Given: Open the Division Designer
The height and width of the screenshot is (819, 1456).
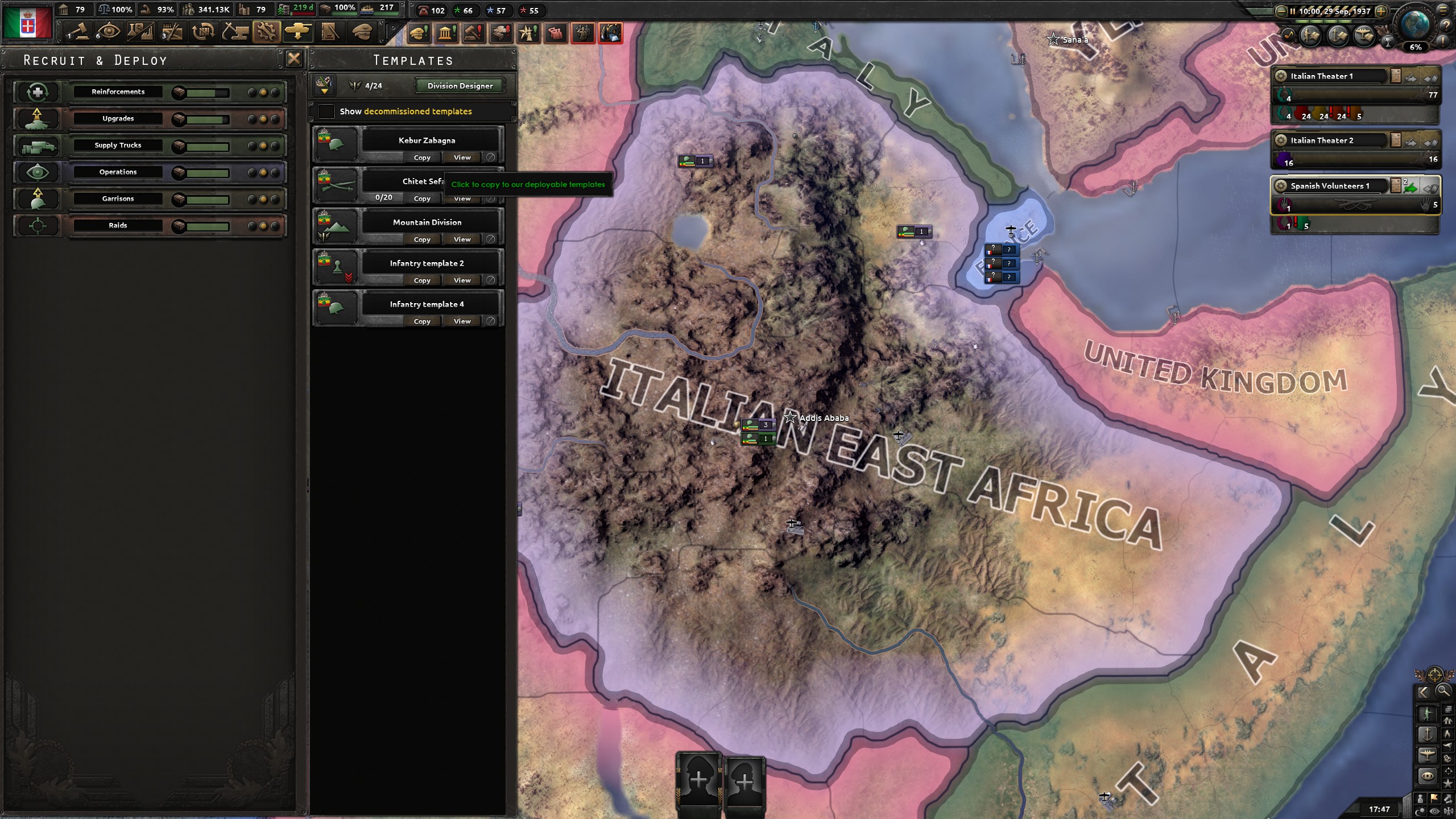Looking at the screenshot, I should pyautogui.click(x=459, y=86).
